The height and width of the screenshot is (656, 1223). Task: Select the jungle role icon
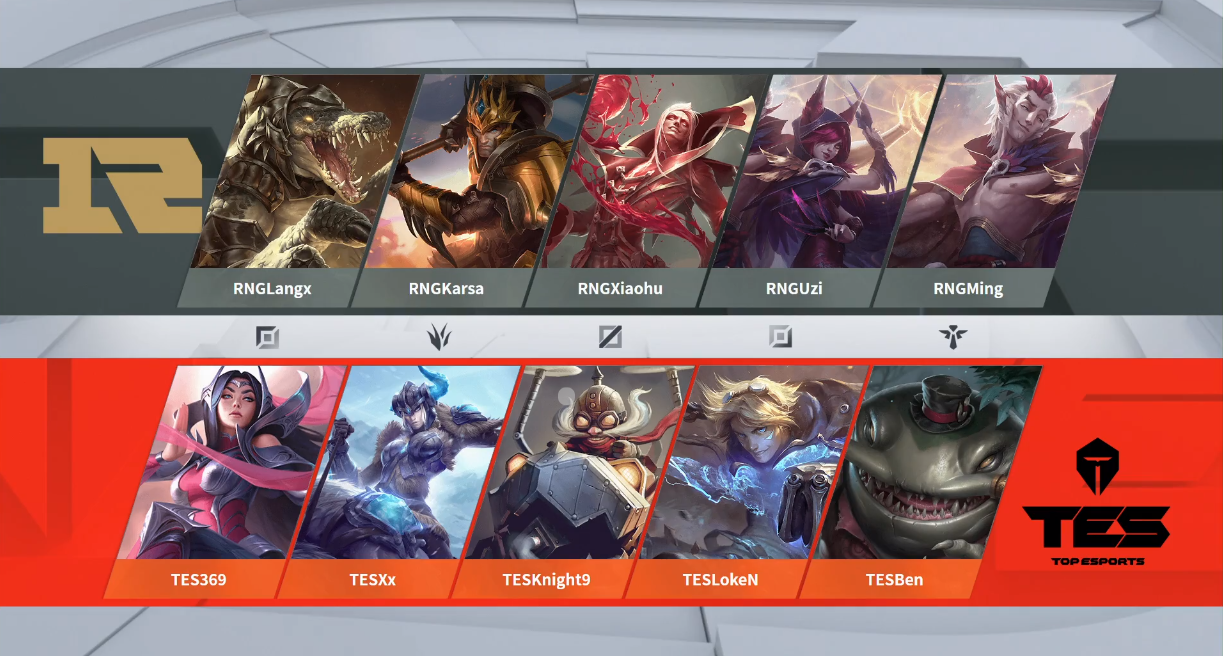coord(438,337)
